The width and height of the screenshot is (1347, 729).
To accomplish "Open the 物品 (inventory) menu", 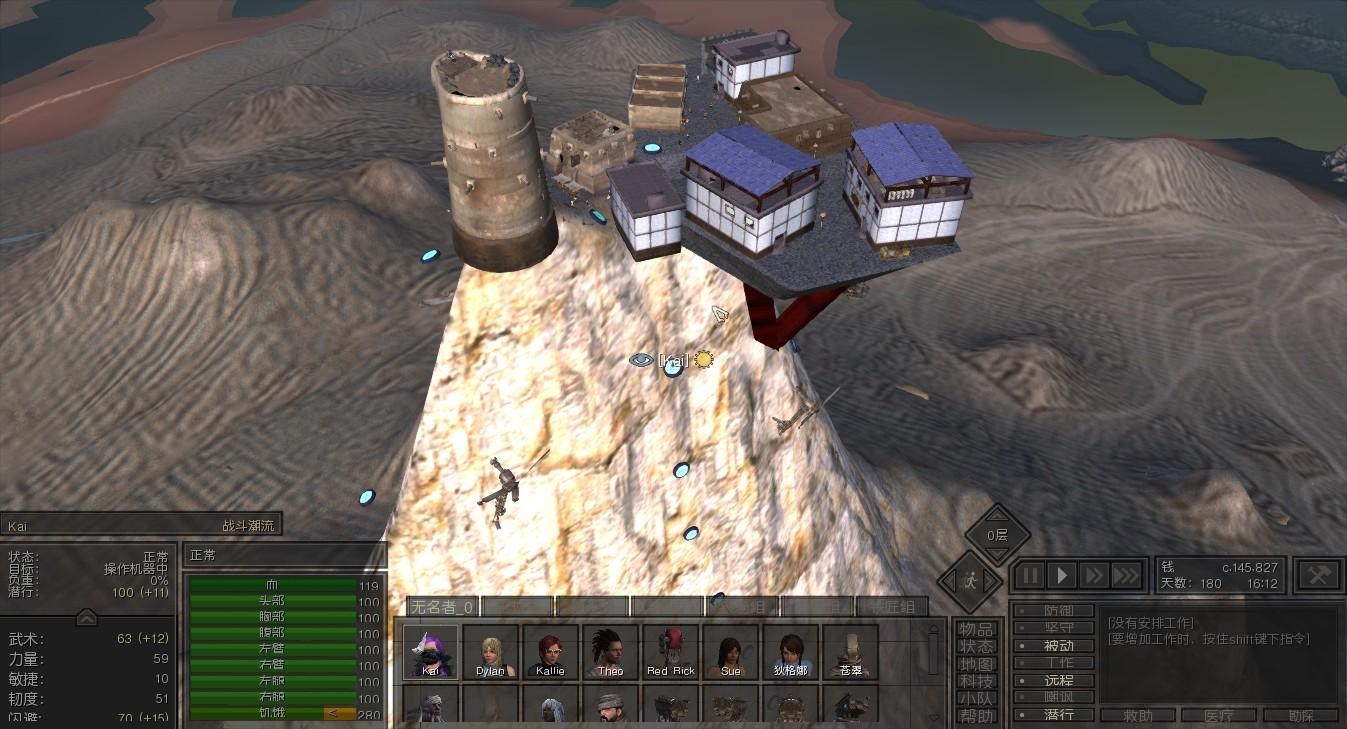I will tap(976, 629).
